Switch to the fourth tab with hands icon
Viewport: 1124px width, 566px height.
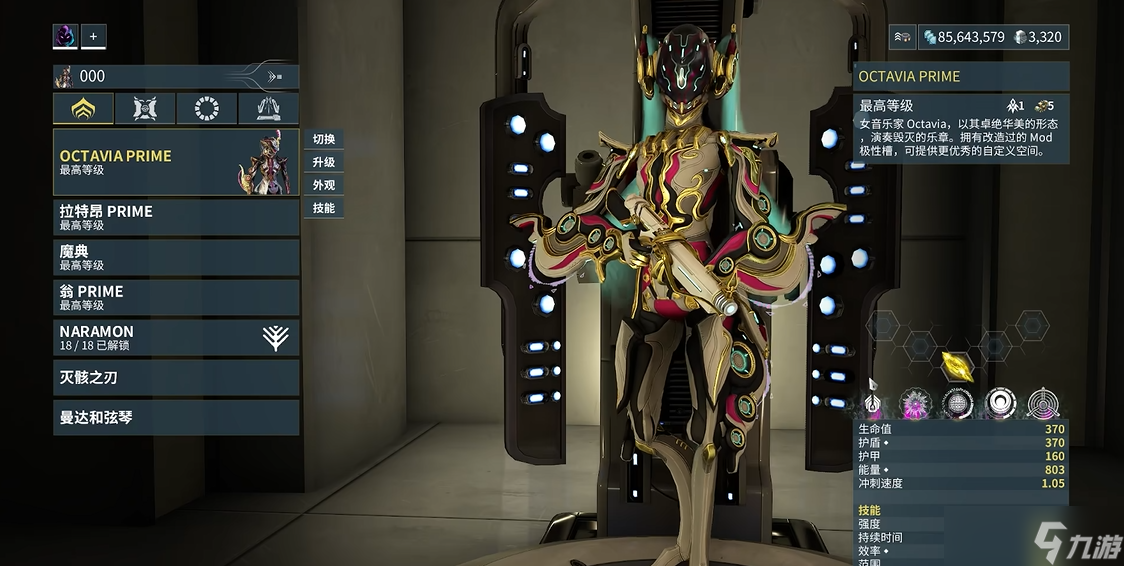tap(268, 108)
